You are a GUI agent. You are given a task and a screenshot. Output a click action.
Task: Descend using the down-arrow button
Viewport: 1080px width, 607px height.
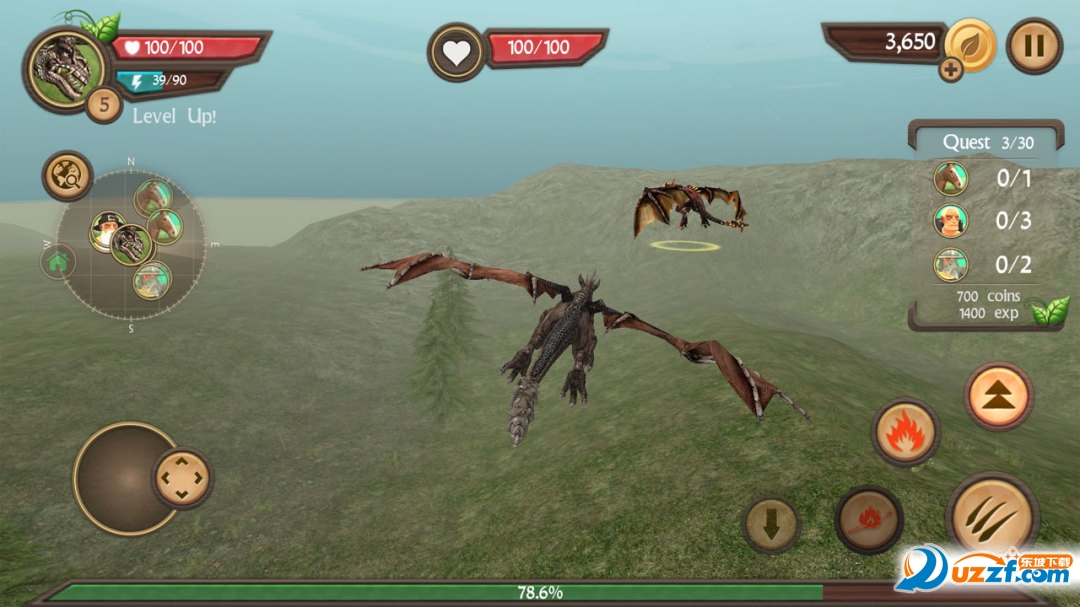(x=771, y=525)
